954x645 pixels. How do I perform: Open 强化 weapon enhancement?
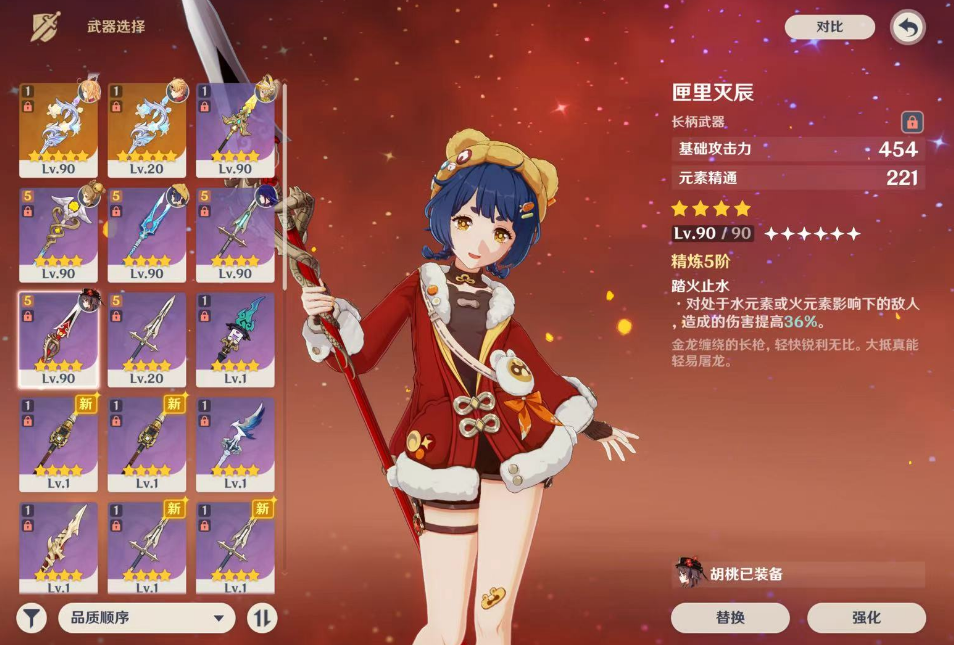tap(866, 617)
